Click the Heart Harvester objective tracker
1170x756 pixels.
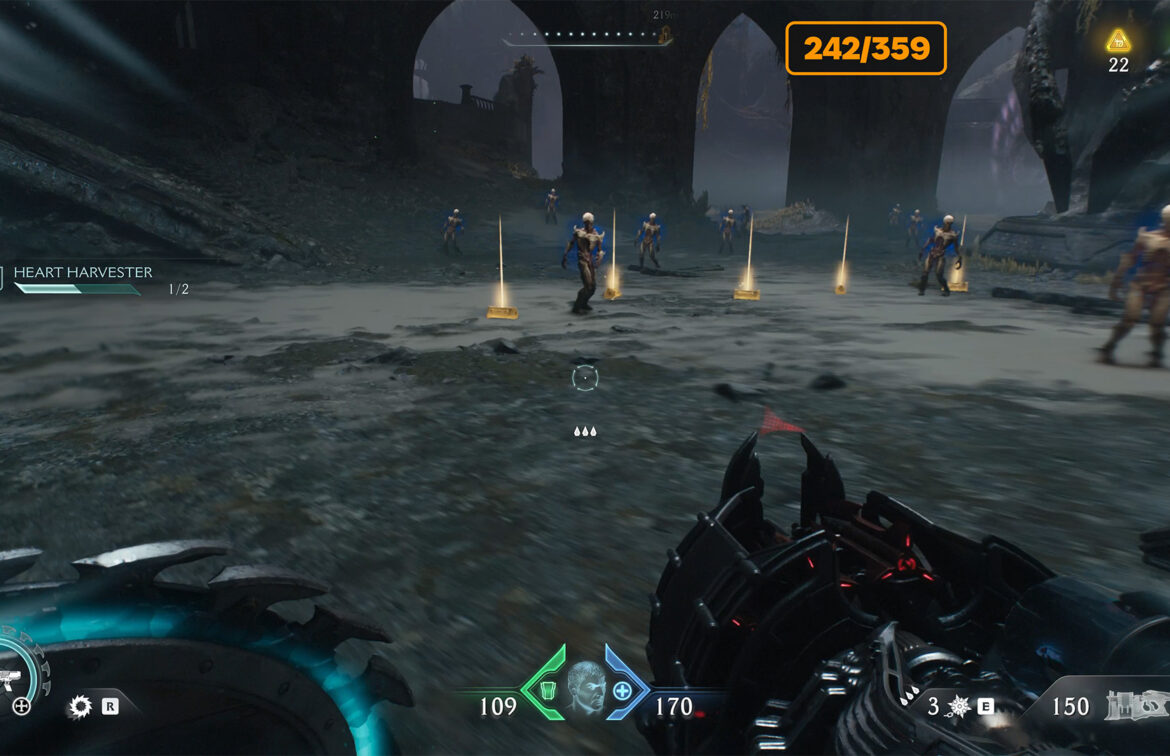click(x=83, y=273)
